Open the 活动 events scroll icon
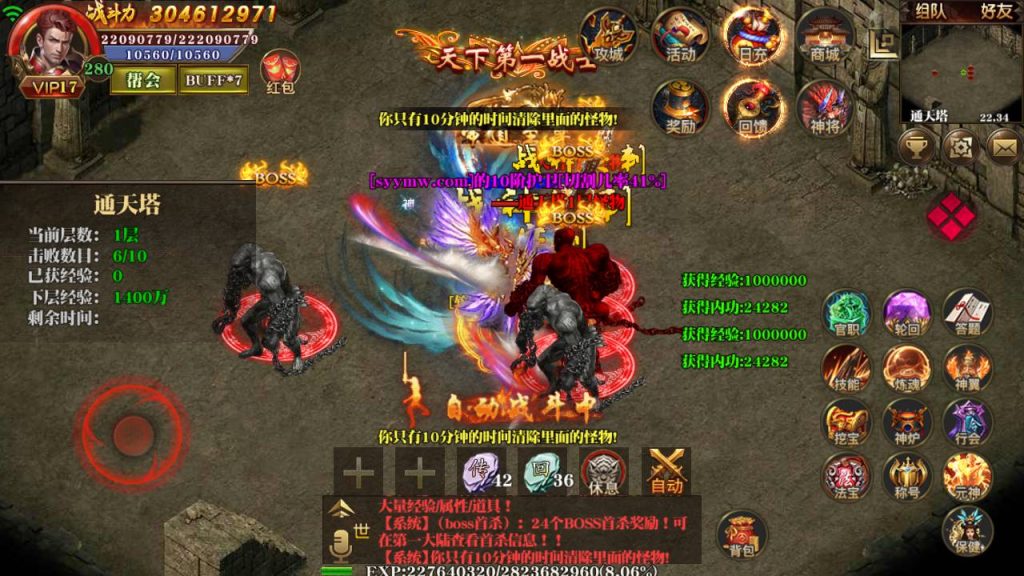The height and width of the screenshot is (576, 1024). 681,37
